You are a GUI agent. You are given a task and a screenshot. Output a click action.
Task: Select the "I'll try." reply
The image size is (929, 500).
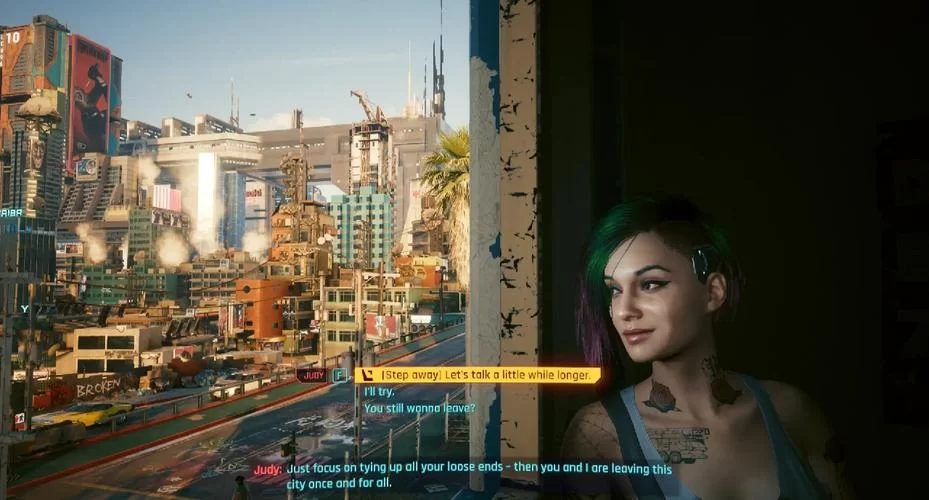(x=379, y=392)
